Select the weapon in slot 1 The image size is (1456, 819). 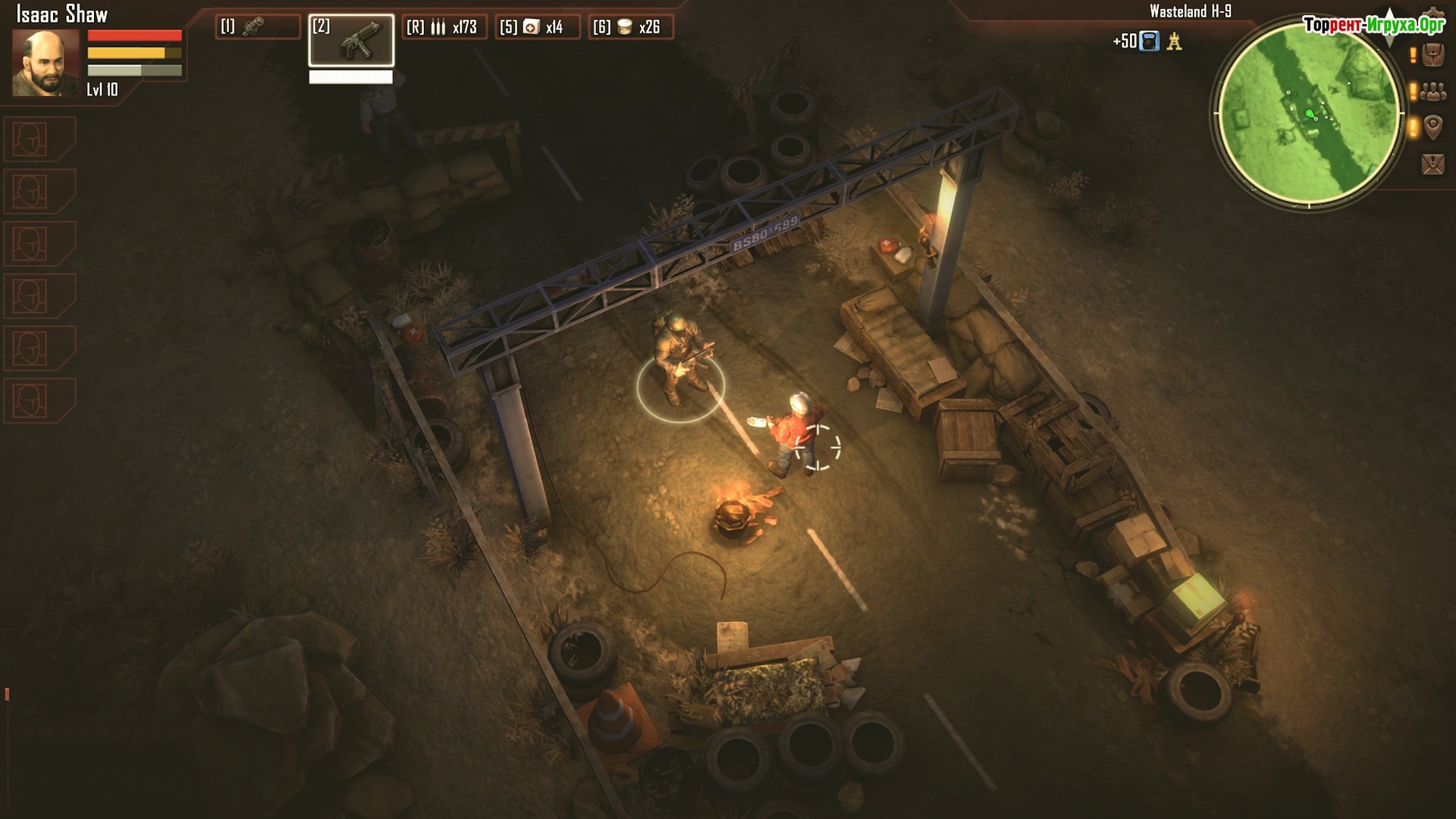point(258,27)
